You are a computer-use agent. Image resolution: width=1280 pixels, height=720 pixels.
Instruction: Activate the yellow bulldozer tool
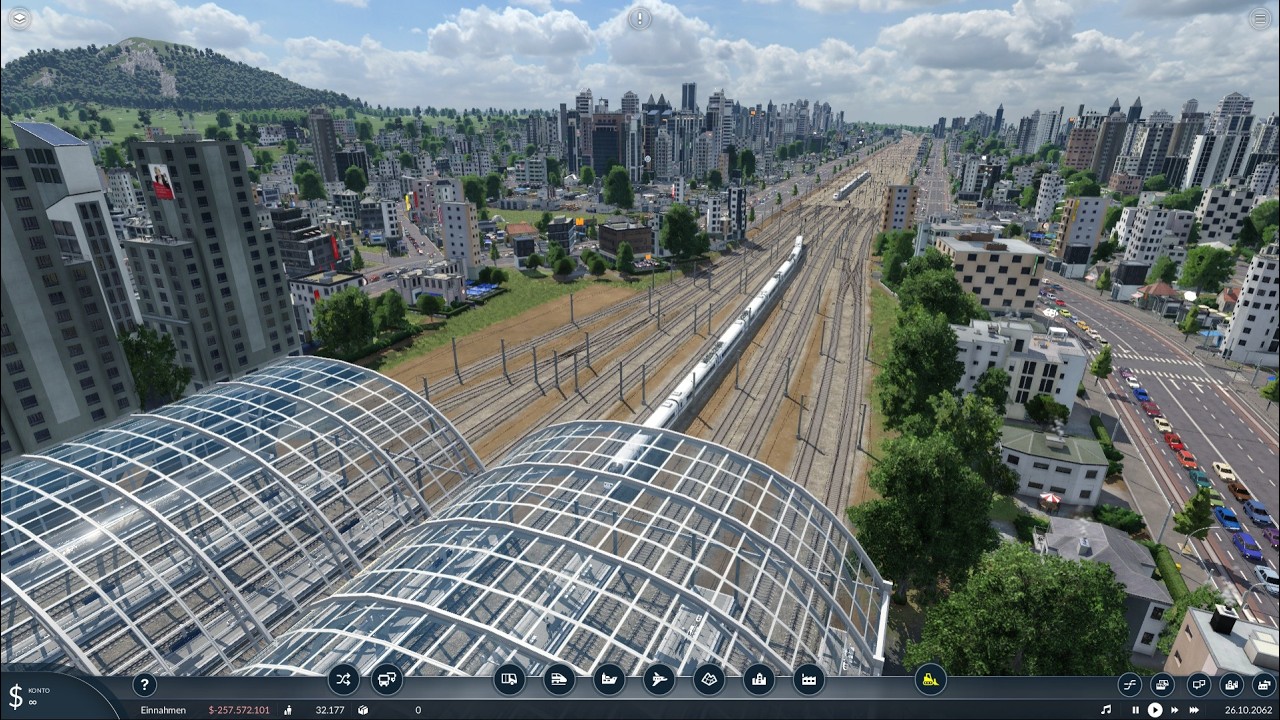(x=930, y=680)
